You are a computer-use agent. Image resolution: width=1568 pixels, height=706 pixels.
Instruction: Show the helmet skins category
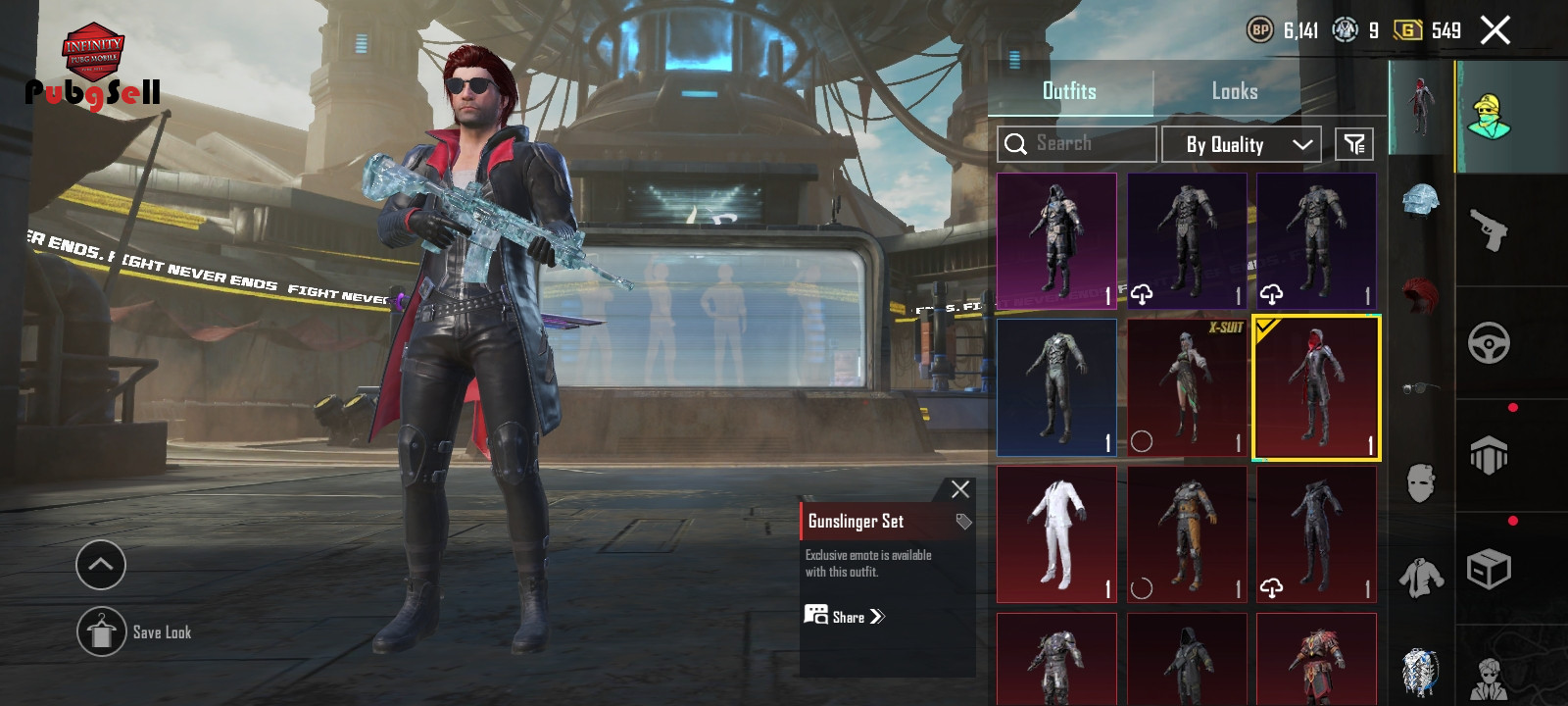click(x=1420, y=200)
